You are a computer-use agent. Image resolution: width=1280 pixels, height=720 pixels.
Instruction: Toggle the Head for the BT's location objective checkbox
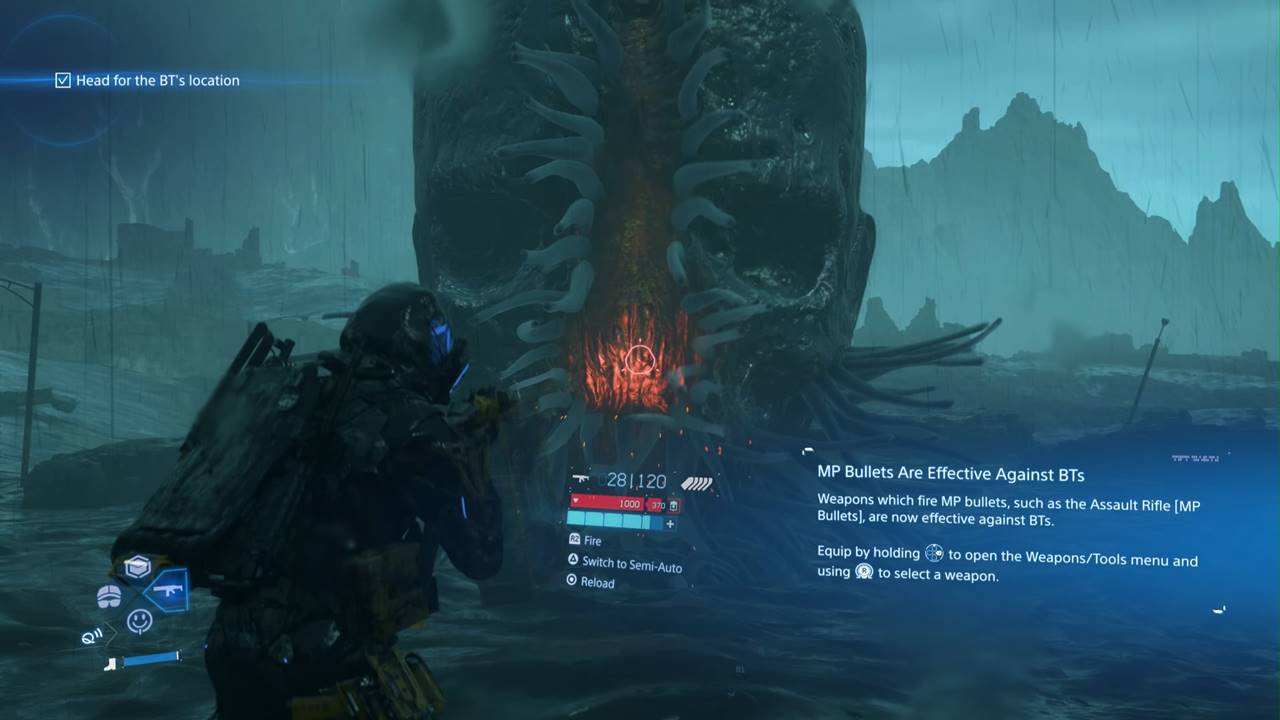[63, 80]
